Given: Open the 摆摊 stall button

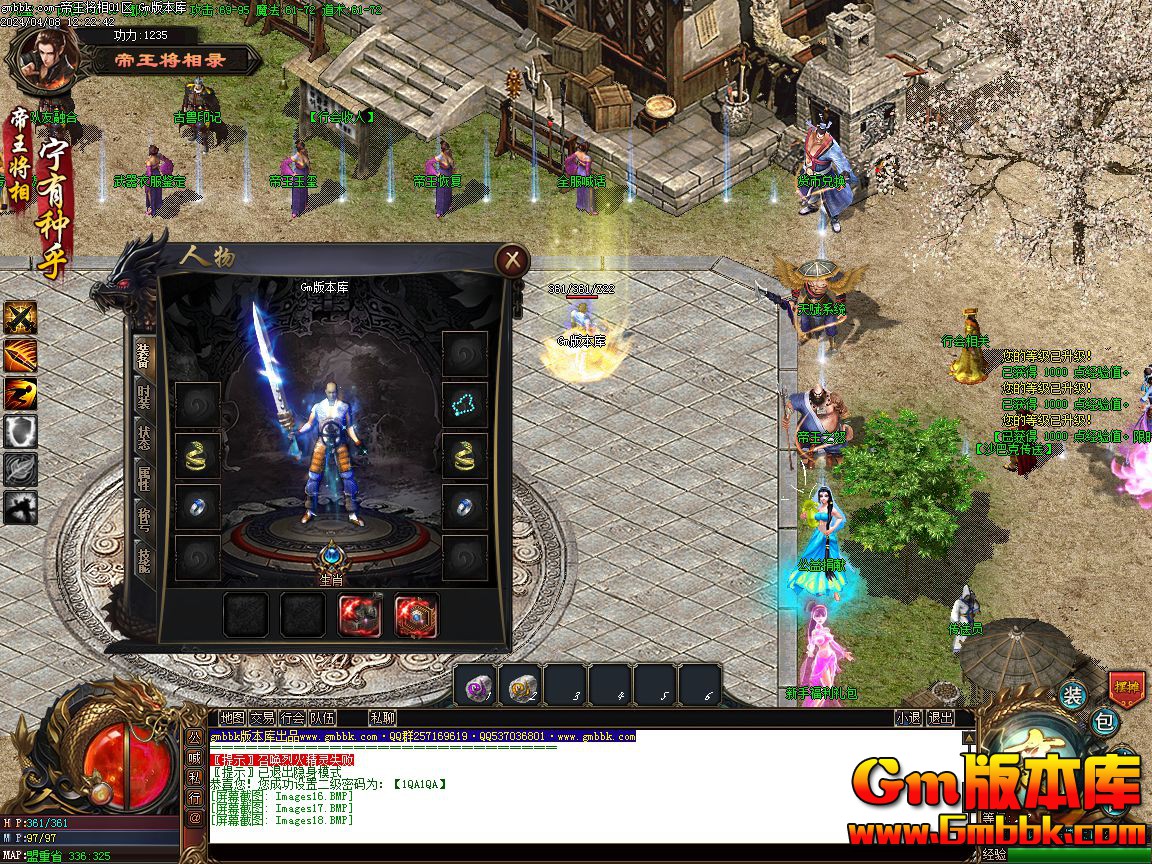Looking at the screenshot, I should (x=1126, y=687).
